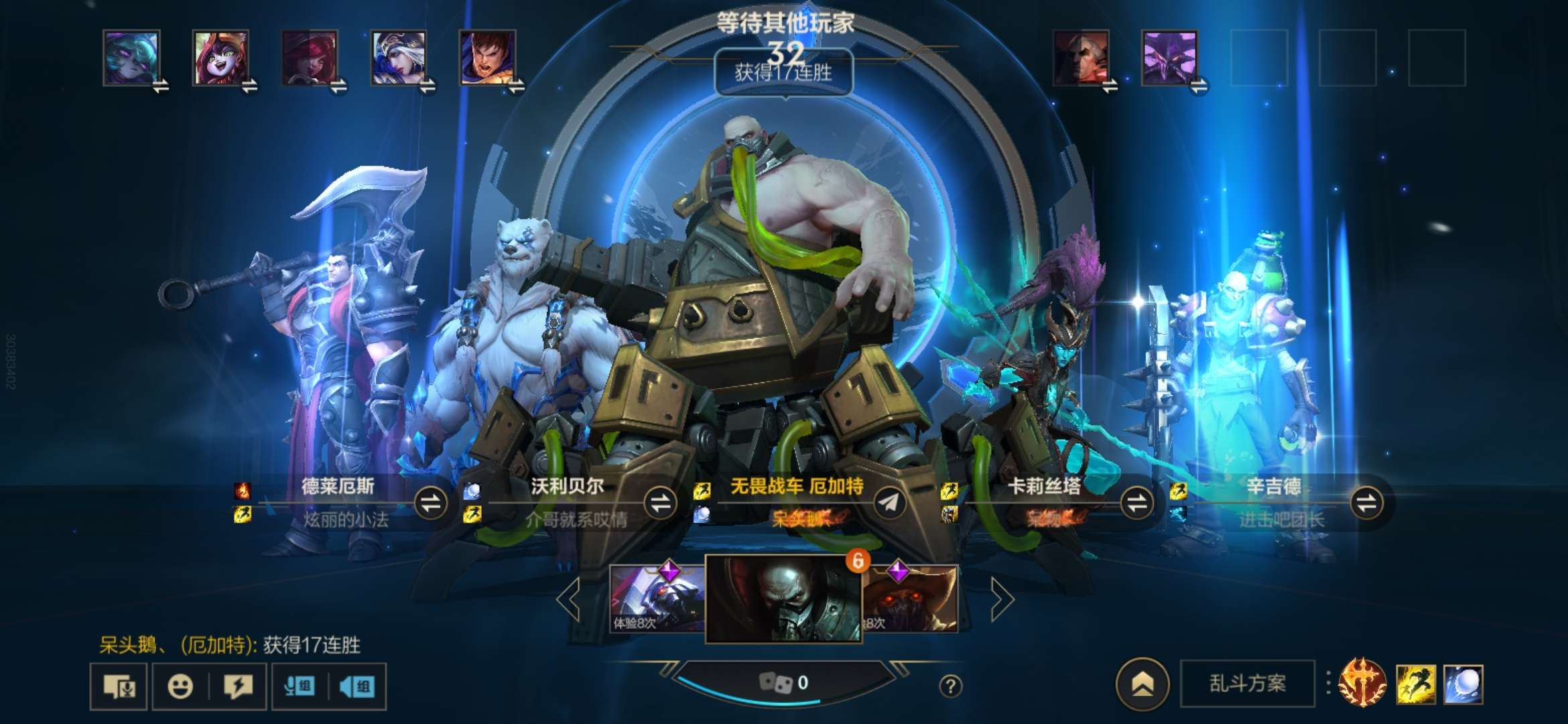
Task: Request swap with 辛吉德 player
Action: (x=1366, y=503)
